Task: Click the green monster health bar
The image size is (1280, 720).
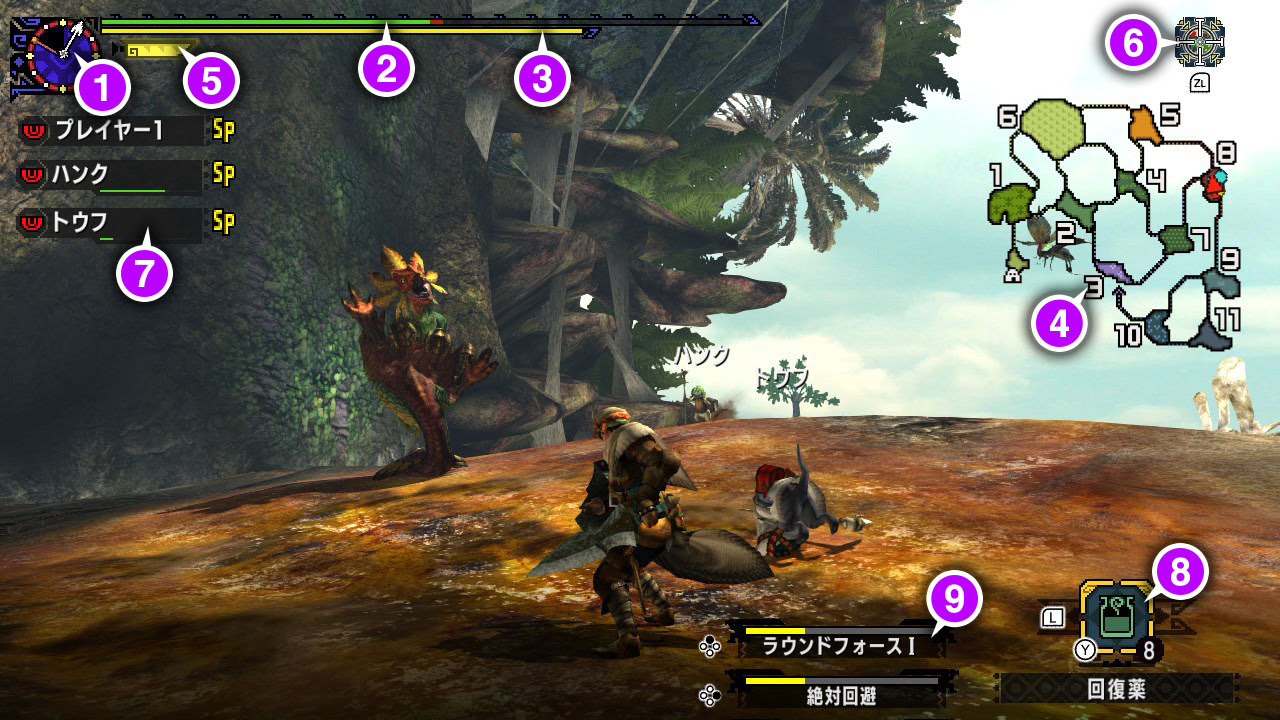Action: [x=300, y=18]
